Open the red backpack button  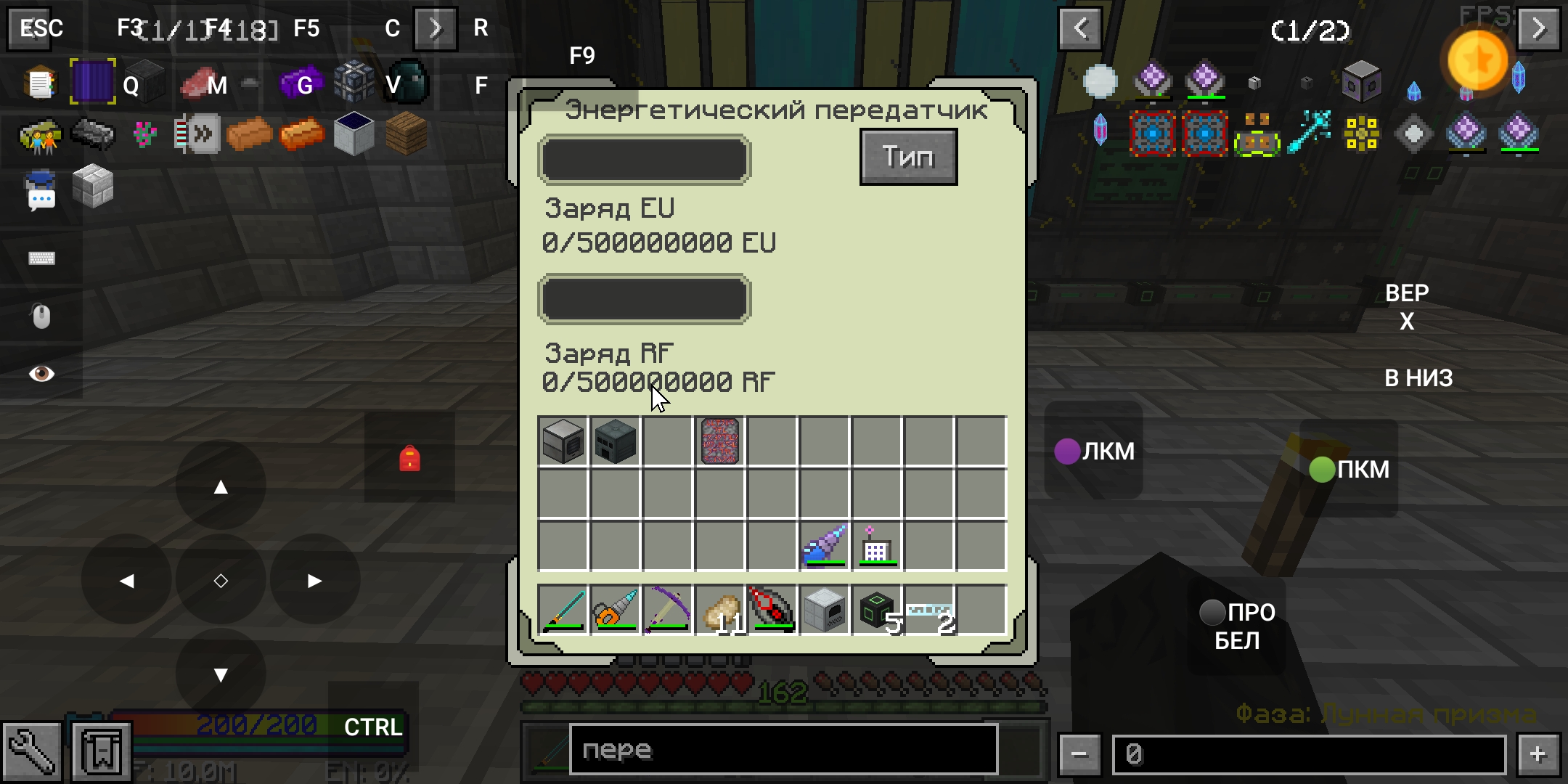[409, 458]
